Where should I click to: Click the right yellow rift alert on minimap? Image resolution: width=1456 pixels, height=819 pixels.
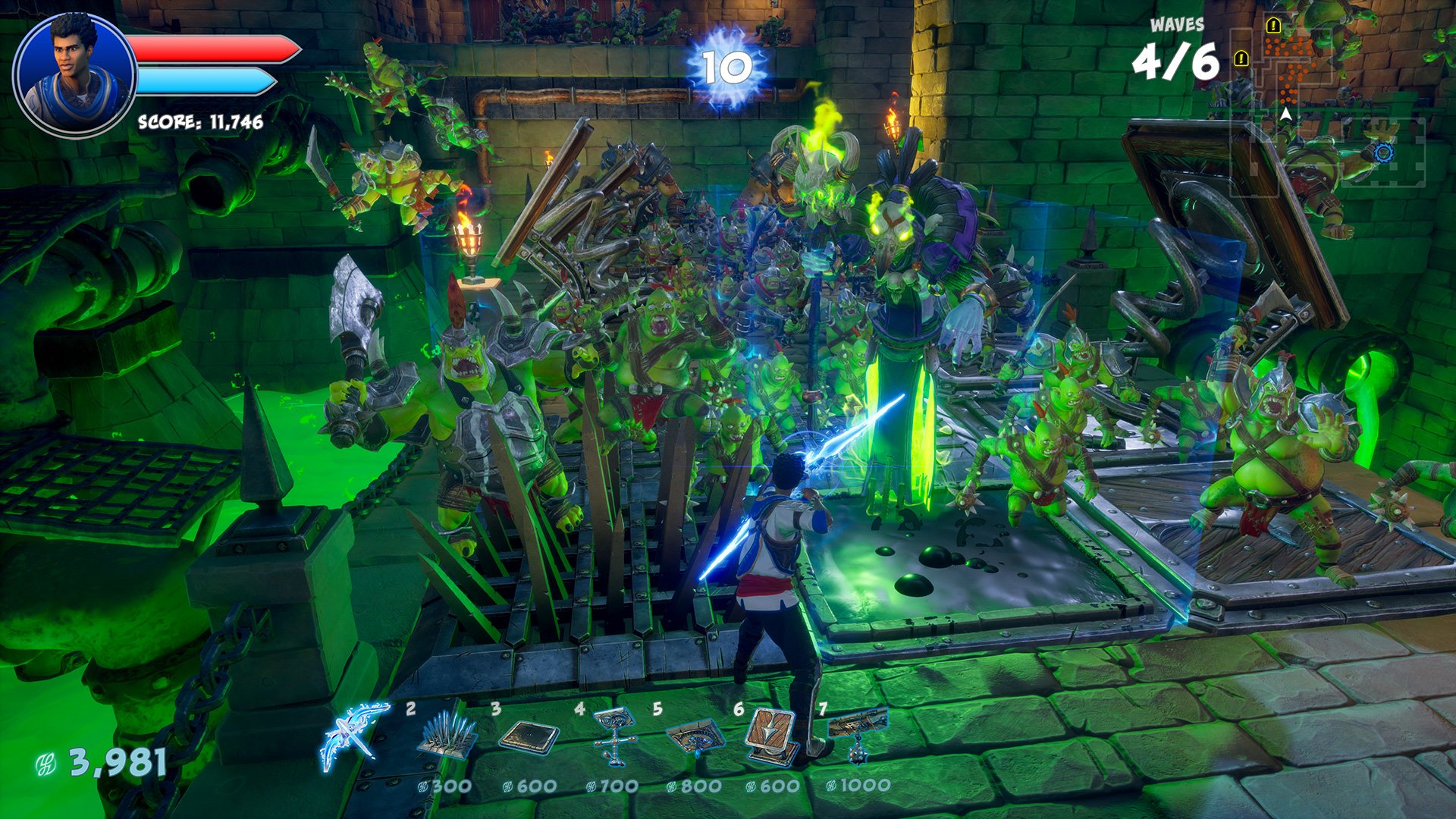click(1273, 26)
